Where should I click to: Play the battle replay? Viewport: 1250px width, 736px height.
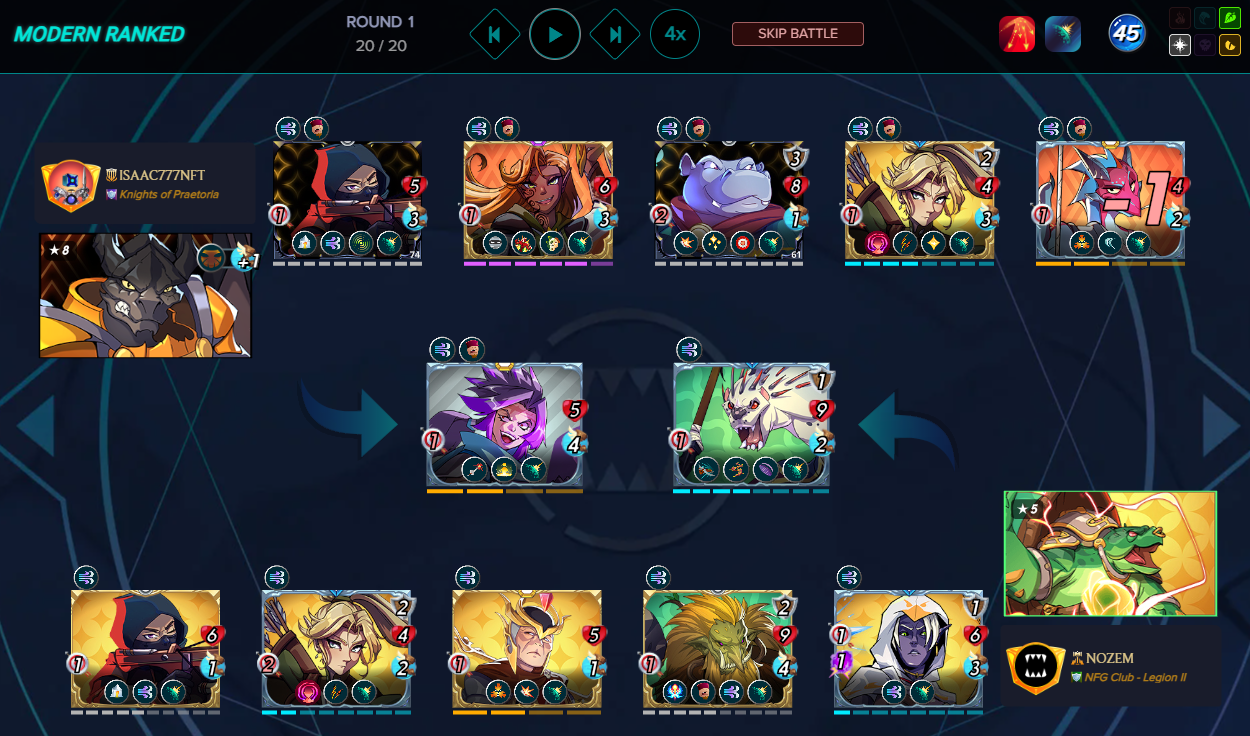click(x=555, y=34)
